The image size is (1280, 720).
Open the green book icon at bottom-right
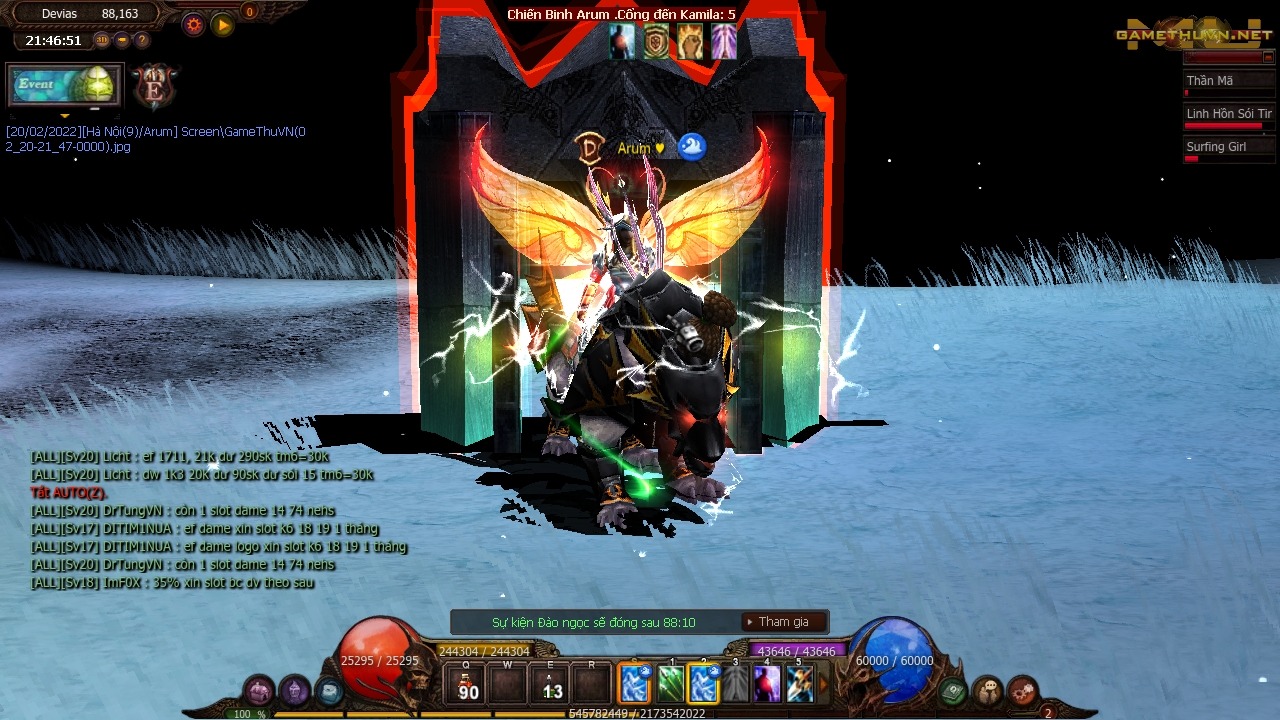(950, 690)
